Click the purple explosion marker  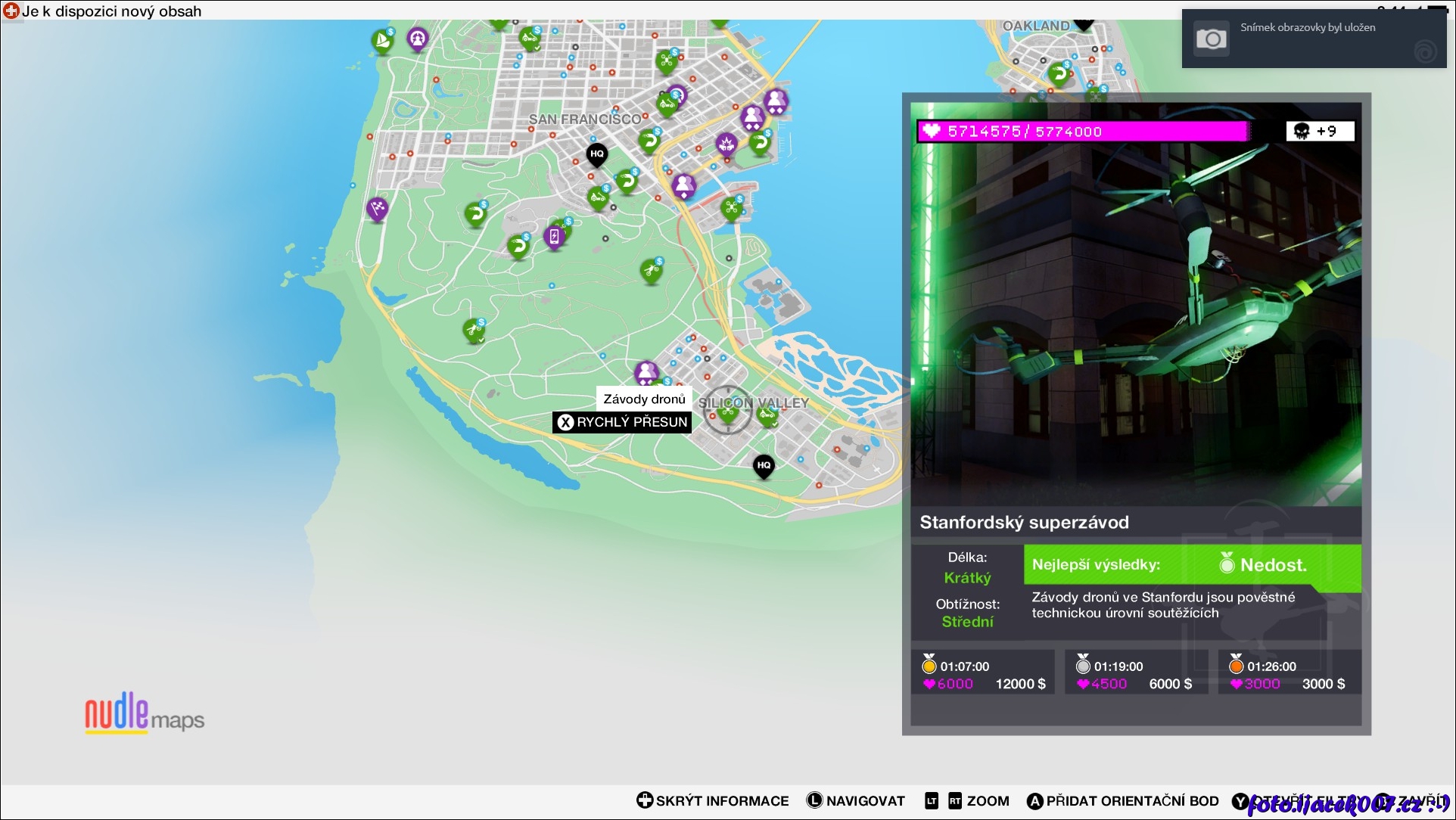pos(726,143)
